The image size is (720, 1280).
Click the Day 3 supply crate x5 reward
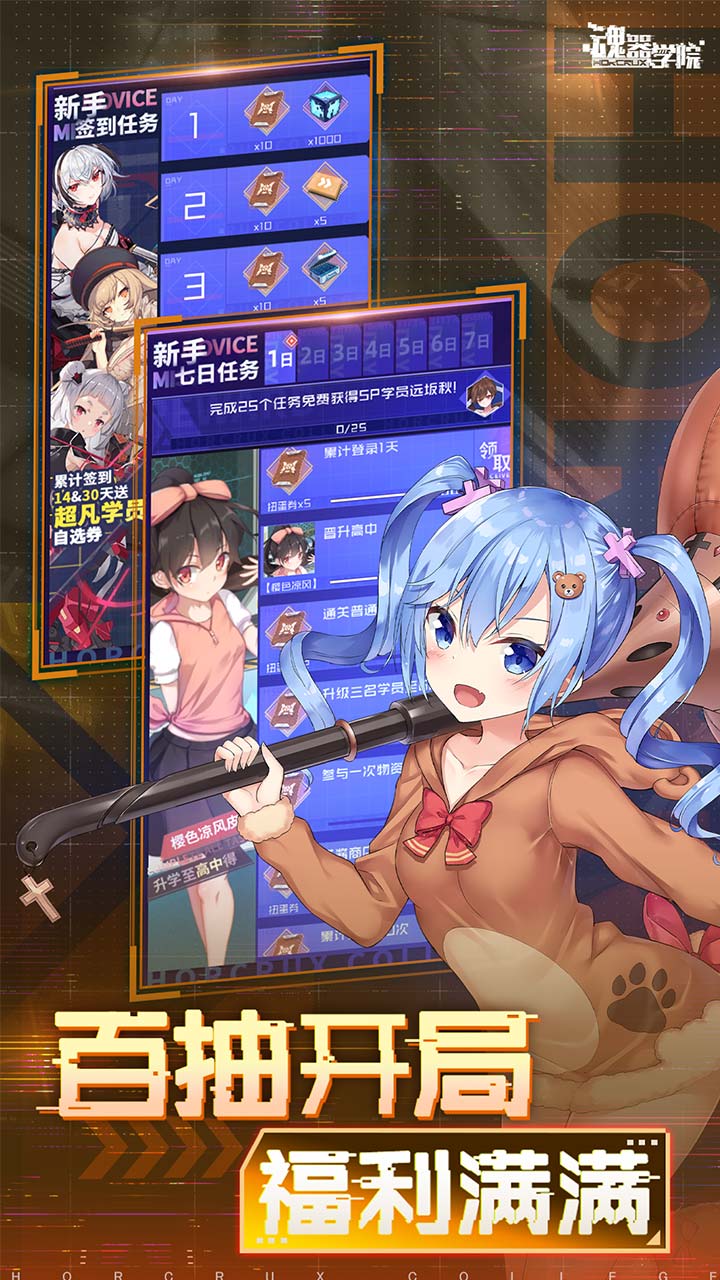click(324, 266)
